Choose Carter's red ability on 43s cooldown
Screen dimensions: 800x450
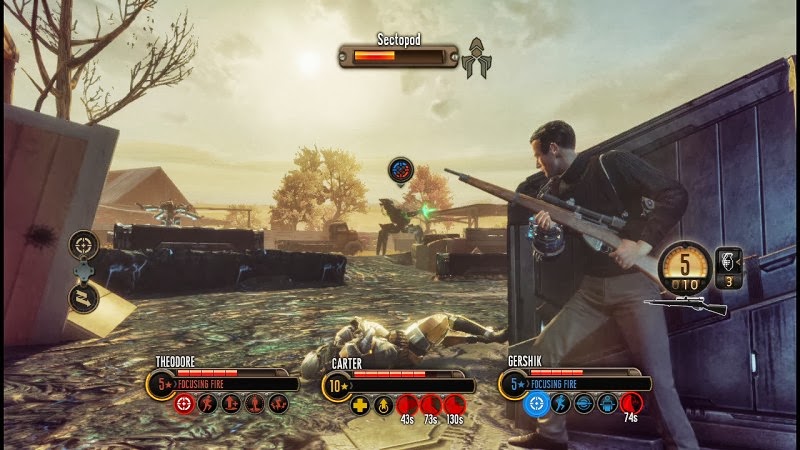click(x=407, y=404)
